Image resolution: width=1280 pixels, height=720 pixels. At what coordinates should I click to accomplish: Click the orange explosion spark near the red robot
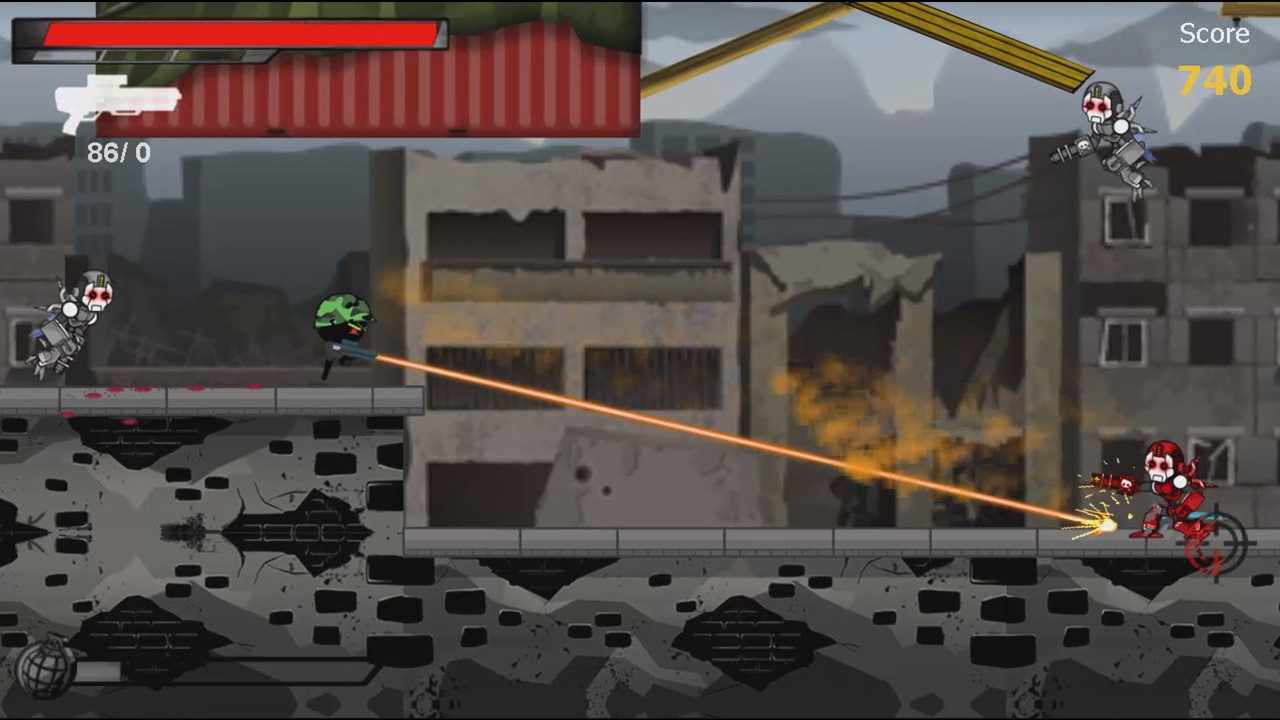pos(1095,522)
